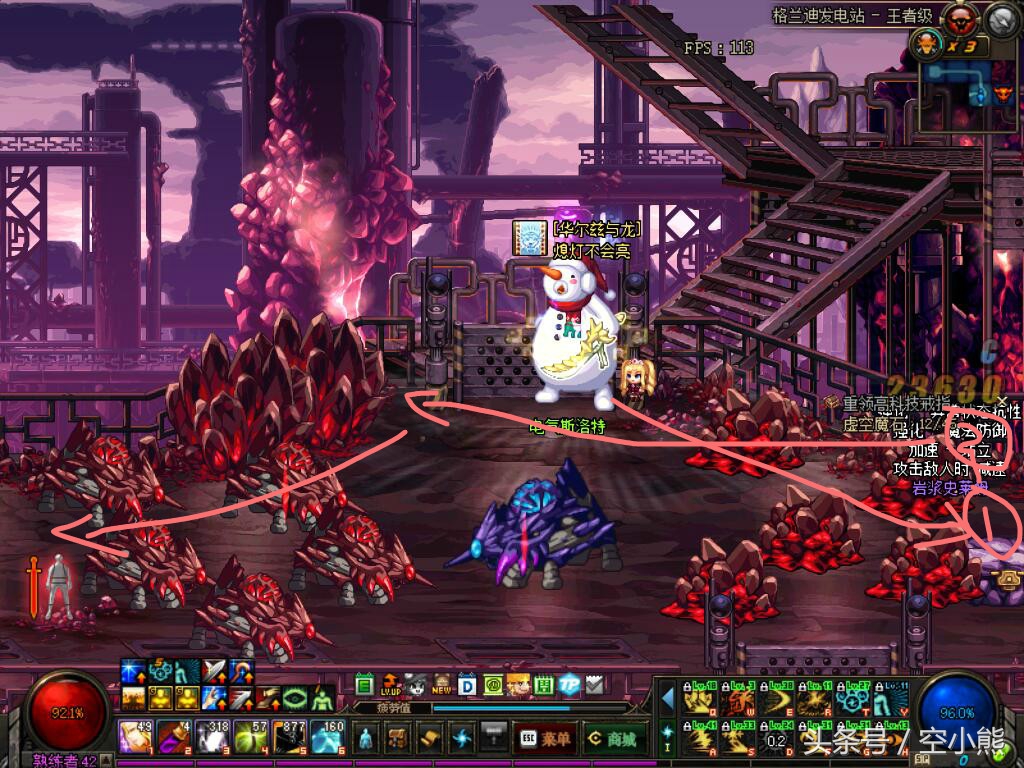Open the mail envelope icon
Screen dimensions: 1024x768
click(x=595, y=685)
